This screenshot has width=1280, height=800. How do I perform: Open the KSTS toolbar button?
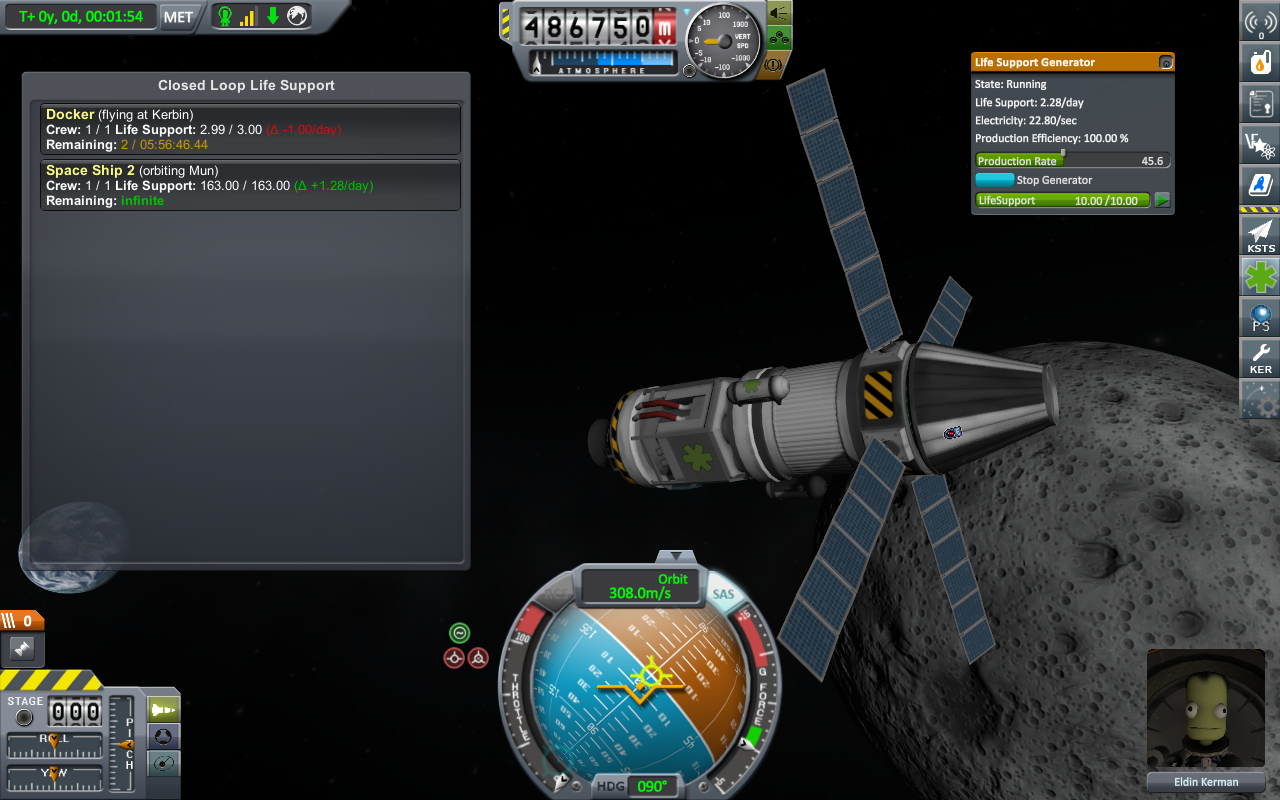pyautogui.click(x=1260, y=235)
